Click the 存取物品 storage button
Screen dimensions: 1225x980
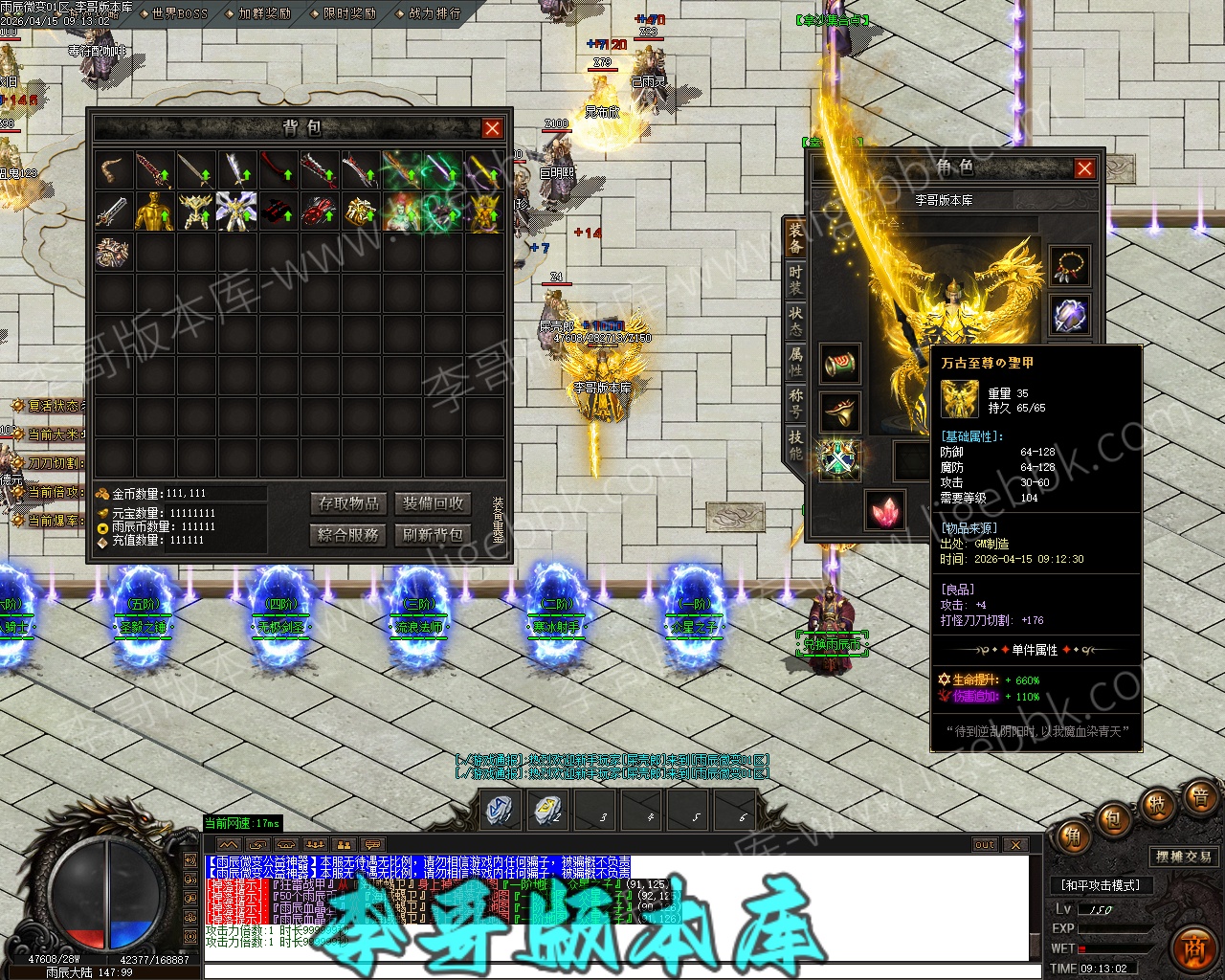click(x=349, y=503)
